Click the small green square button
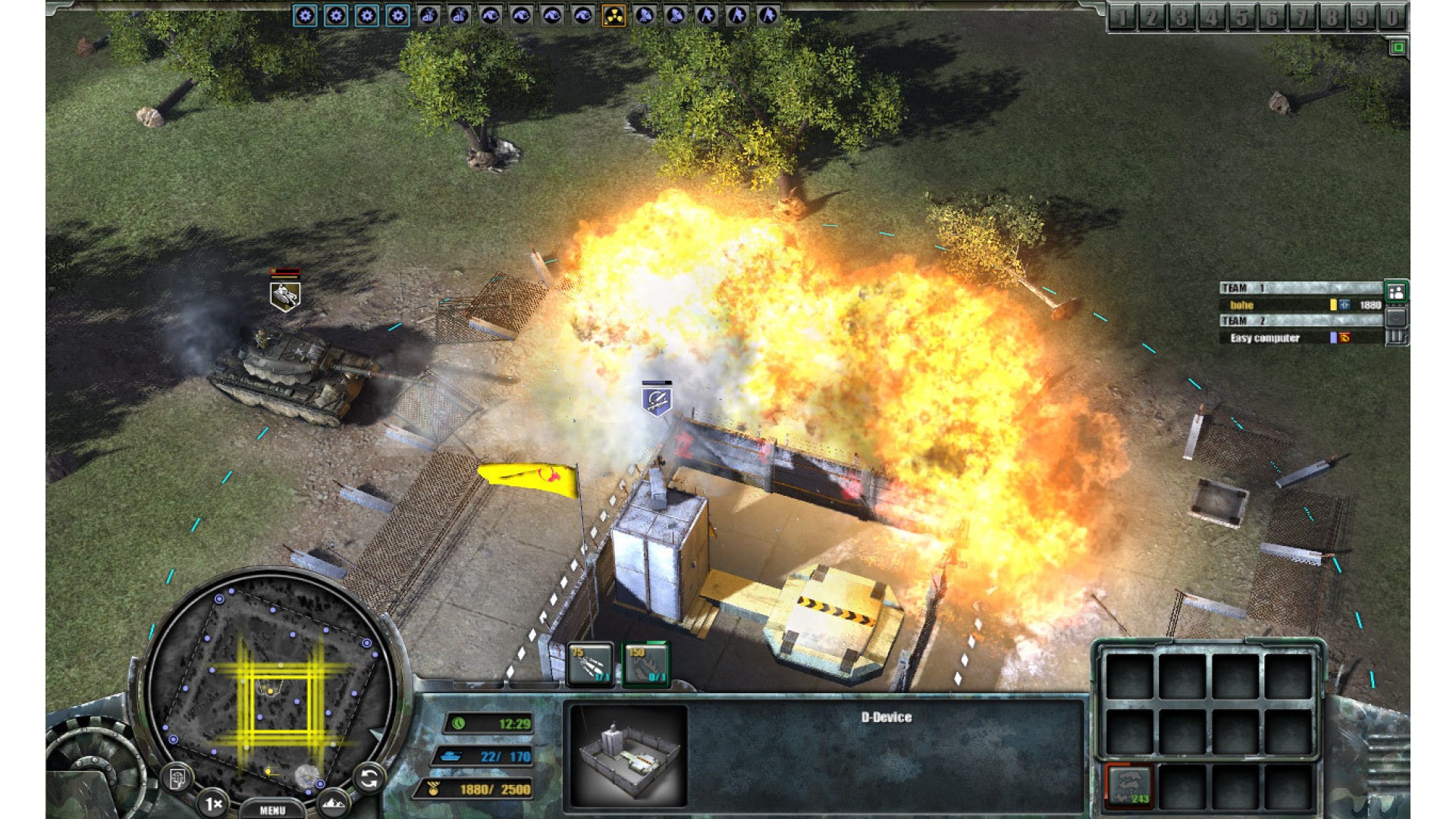Viewport: 1456px width, 819px height. [x=1398, y=48]
